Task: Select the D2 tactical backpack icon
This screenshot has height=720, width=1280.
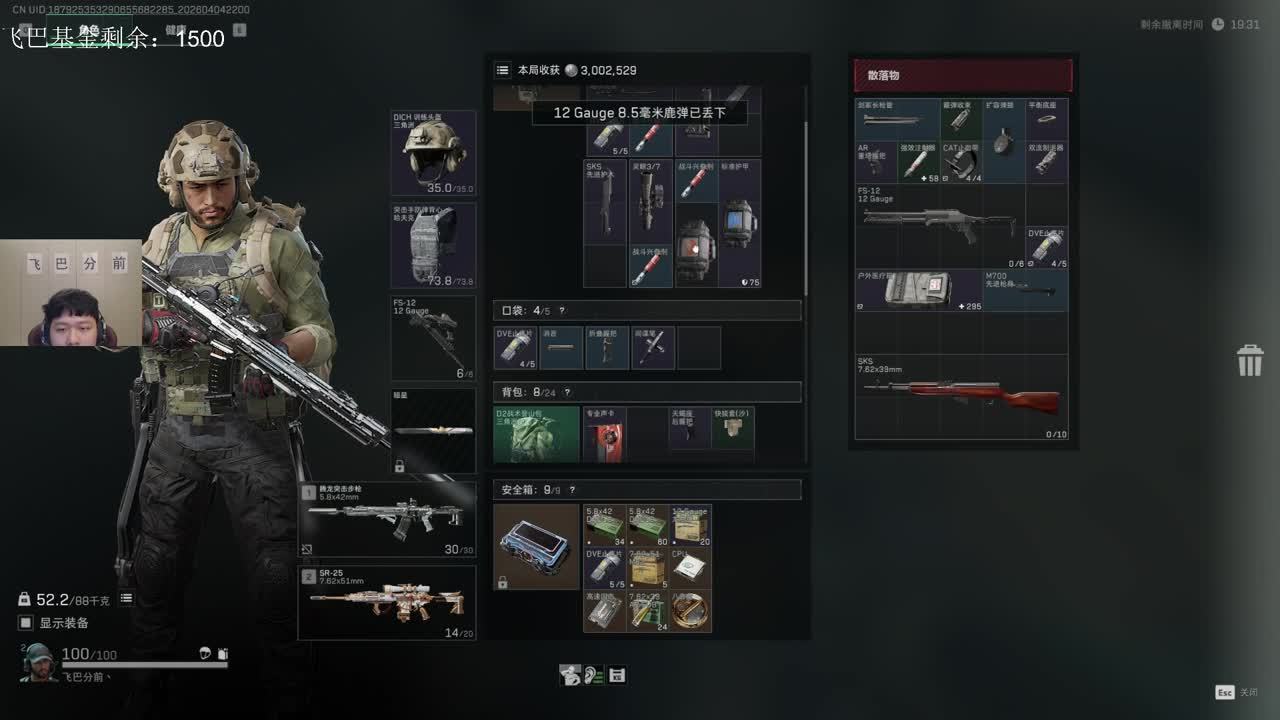Action: (x=537, y=435)
